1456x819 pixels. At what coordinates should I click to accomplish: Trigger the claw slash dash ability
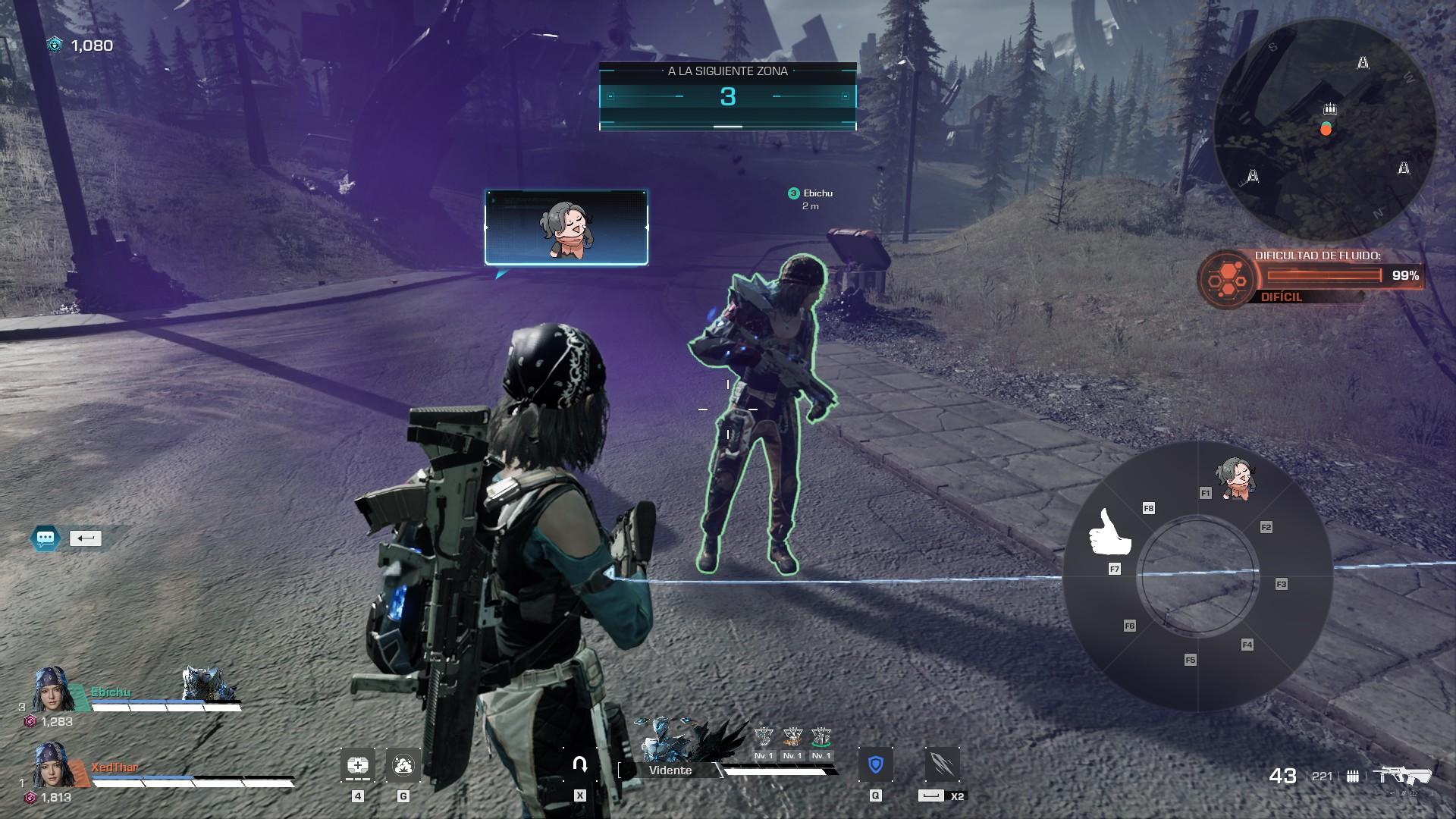coord(942,764)
